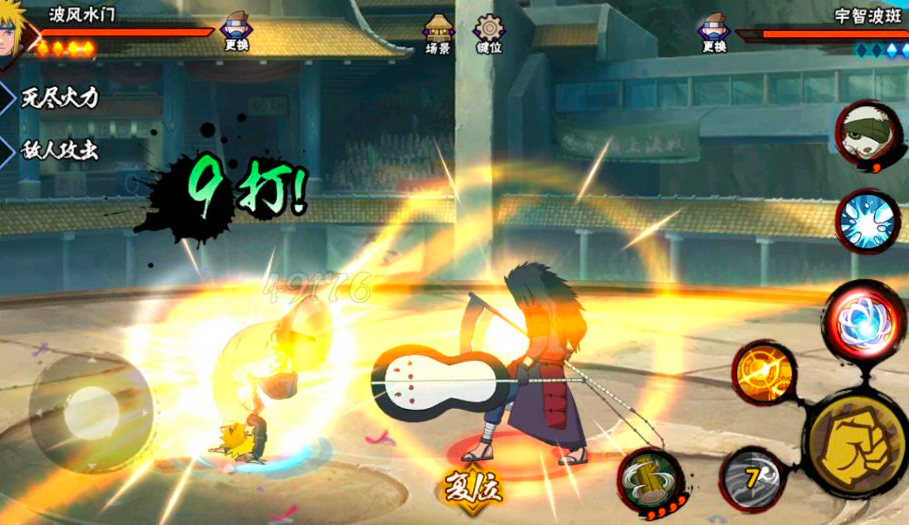Toggle the 无尽火力 option
Screen dimensions: 909x525
click(x=60, y=97)
